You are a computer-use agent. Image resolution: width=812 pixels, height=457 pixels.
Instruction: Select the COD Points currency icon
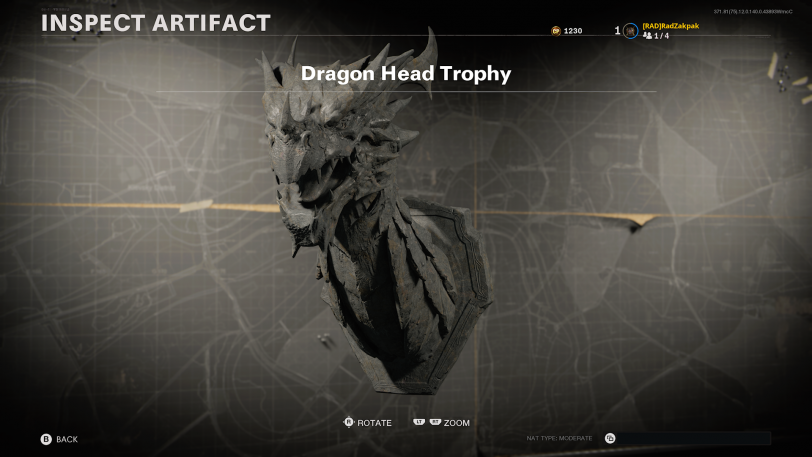(x=555, y=31)
